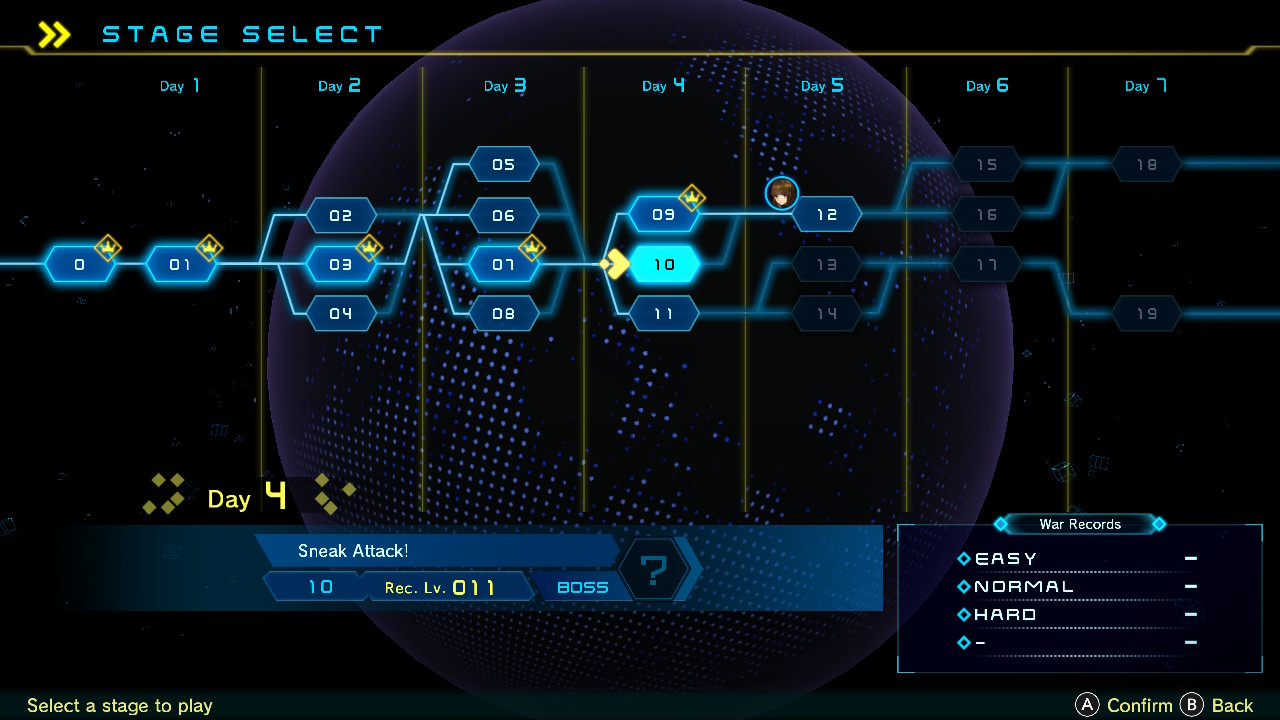Open the mystery boss question mark

click(654, 571)
